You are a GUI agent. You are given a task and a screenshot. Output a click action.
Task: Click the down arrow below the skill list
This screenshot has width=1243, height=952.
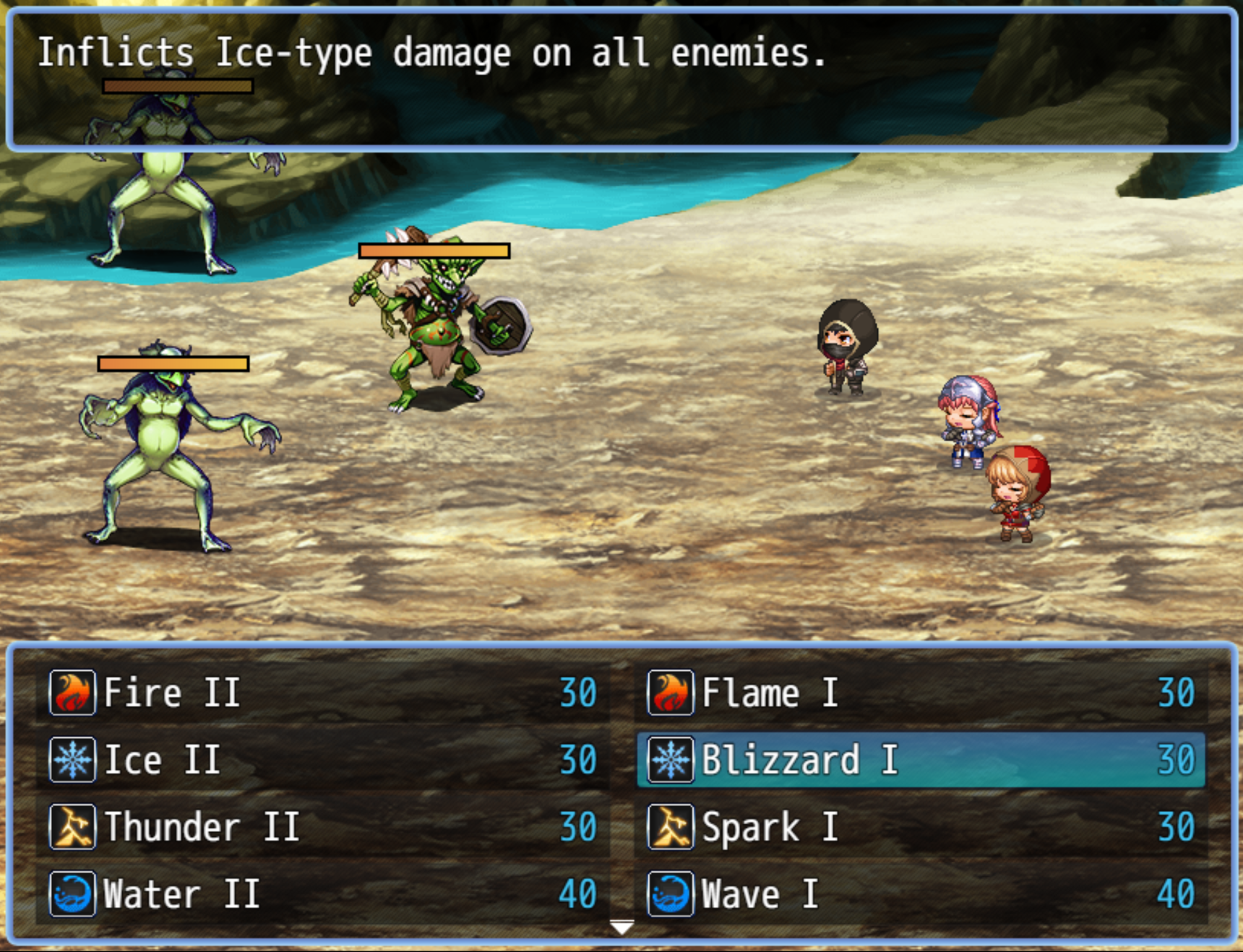(x=621, y=927)
